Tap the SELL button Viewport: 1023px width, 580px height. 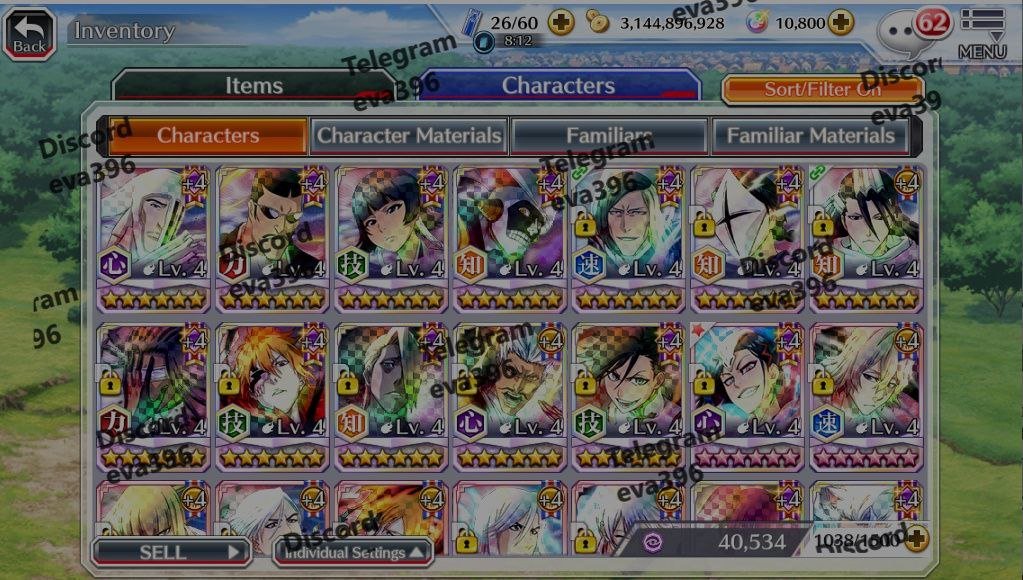click(170, 552)
